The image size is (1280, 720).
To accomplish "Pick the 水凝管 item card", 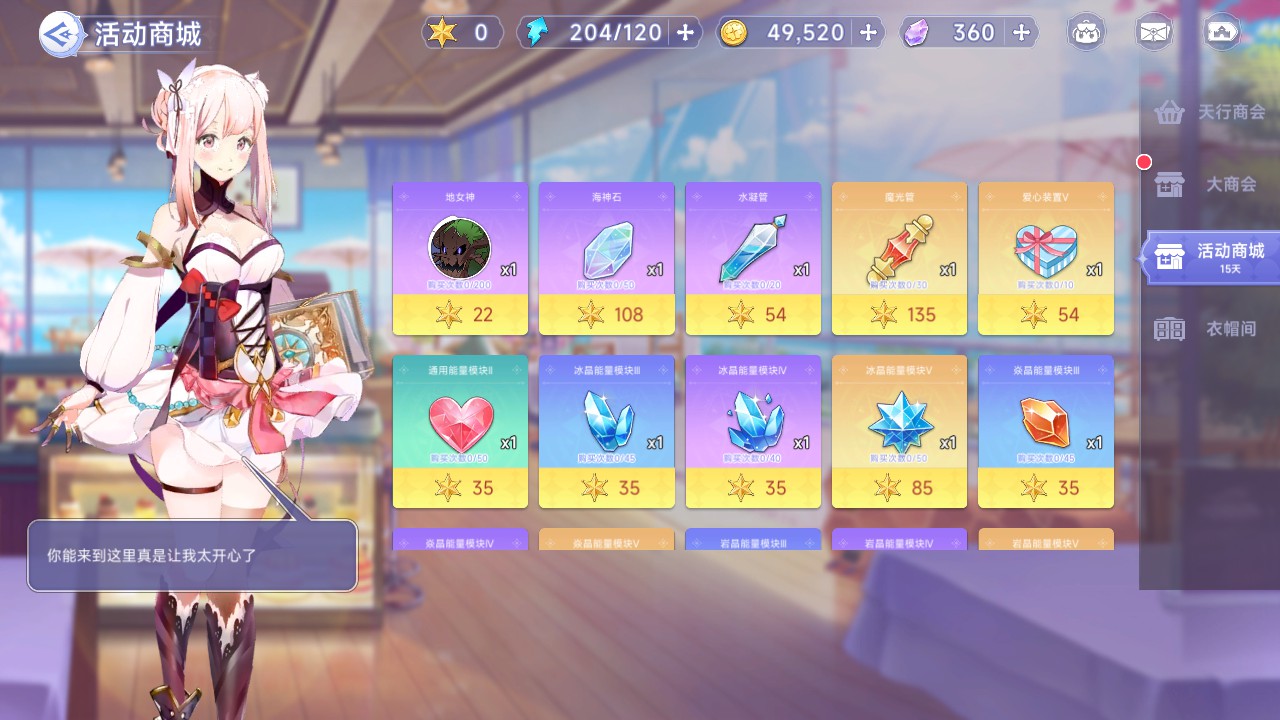I will coord(753,258).
